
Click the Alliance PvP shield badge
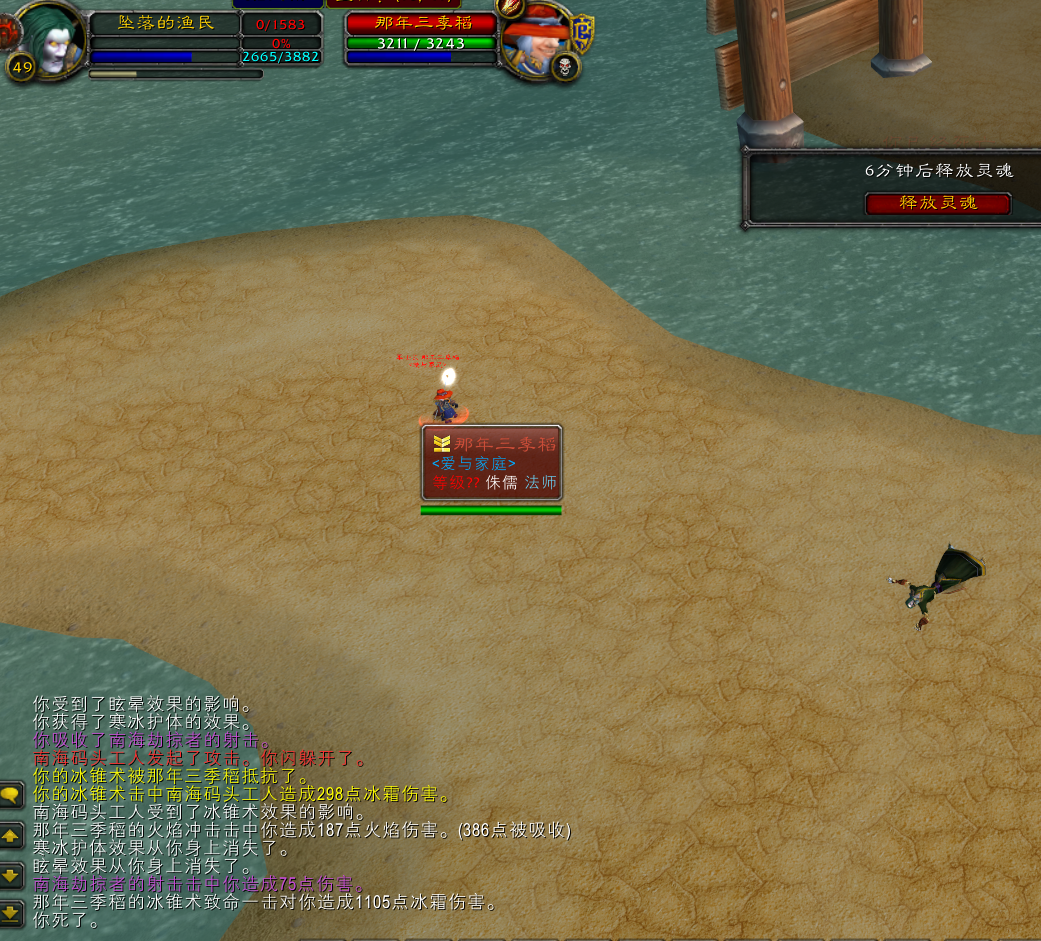(581, 34)
